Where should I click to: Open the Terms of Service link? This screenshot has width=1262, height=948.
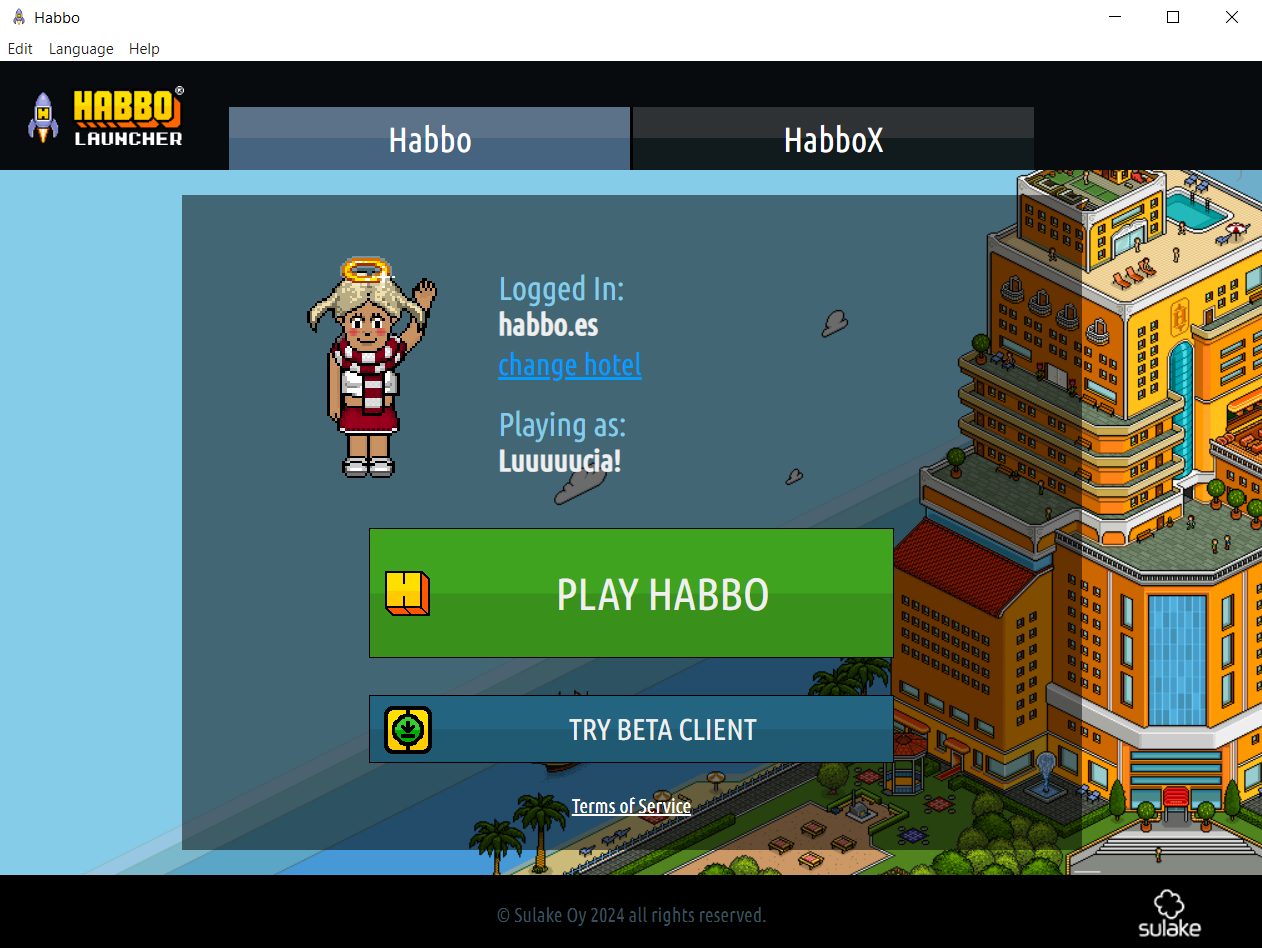[631, 806]
